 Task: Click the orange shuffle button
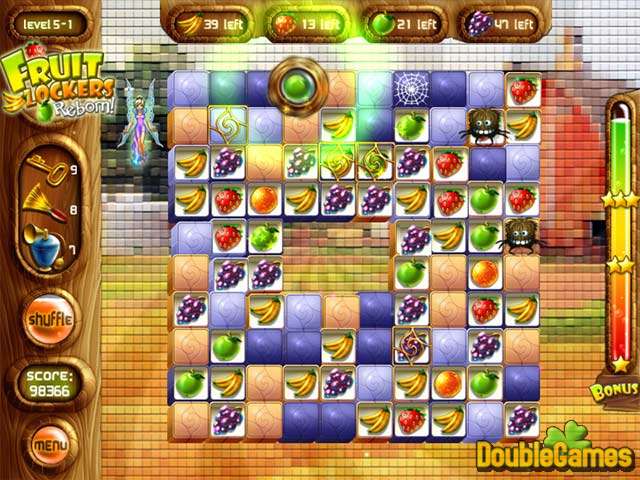coord(46,319)
